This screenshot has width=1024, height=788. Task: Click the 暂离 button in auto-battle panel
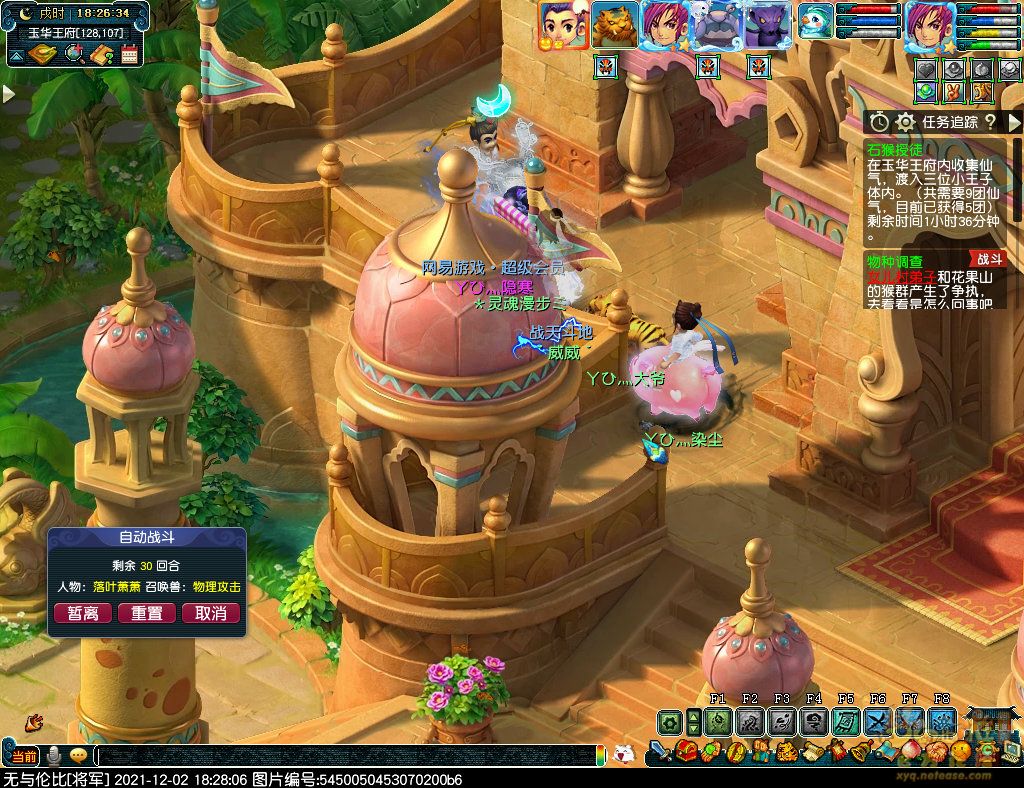(x=82, y=613)
